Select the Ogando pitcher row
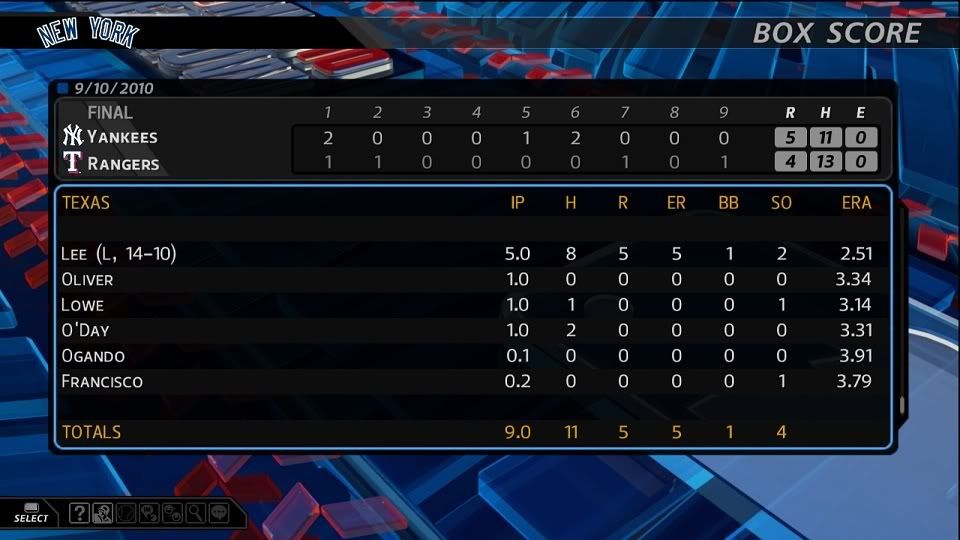 coord(470,356)
